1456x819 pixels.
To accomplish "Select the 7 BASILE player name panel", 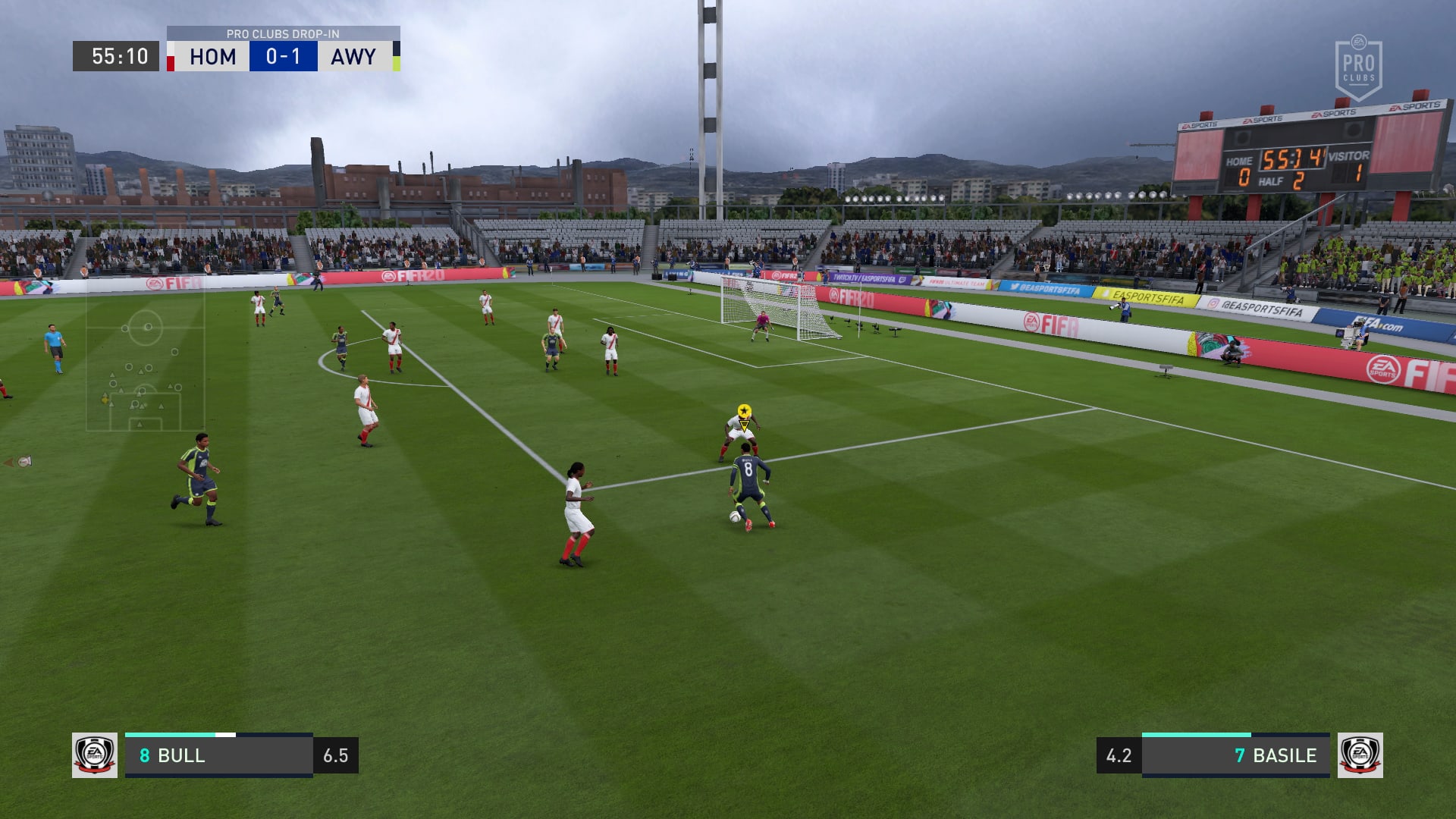I will (1235, 755).
